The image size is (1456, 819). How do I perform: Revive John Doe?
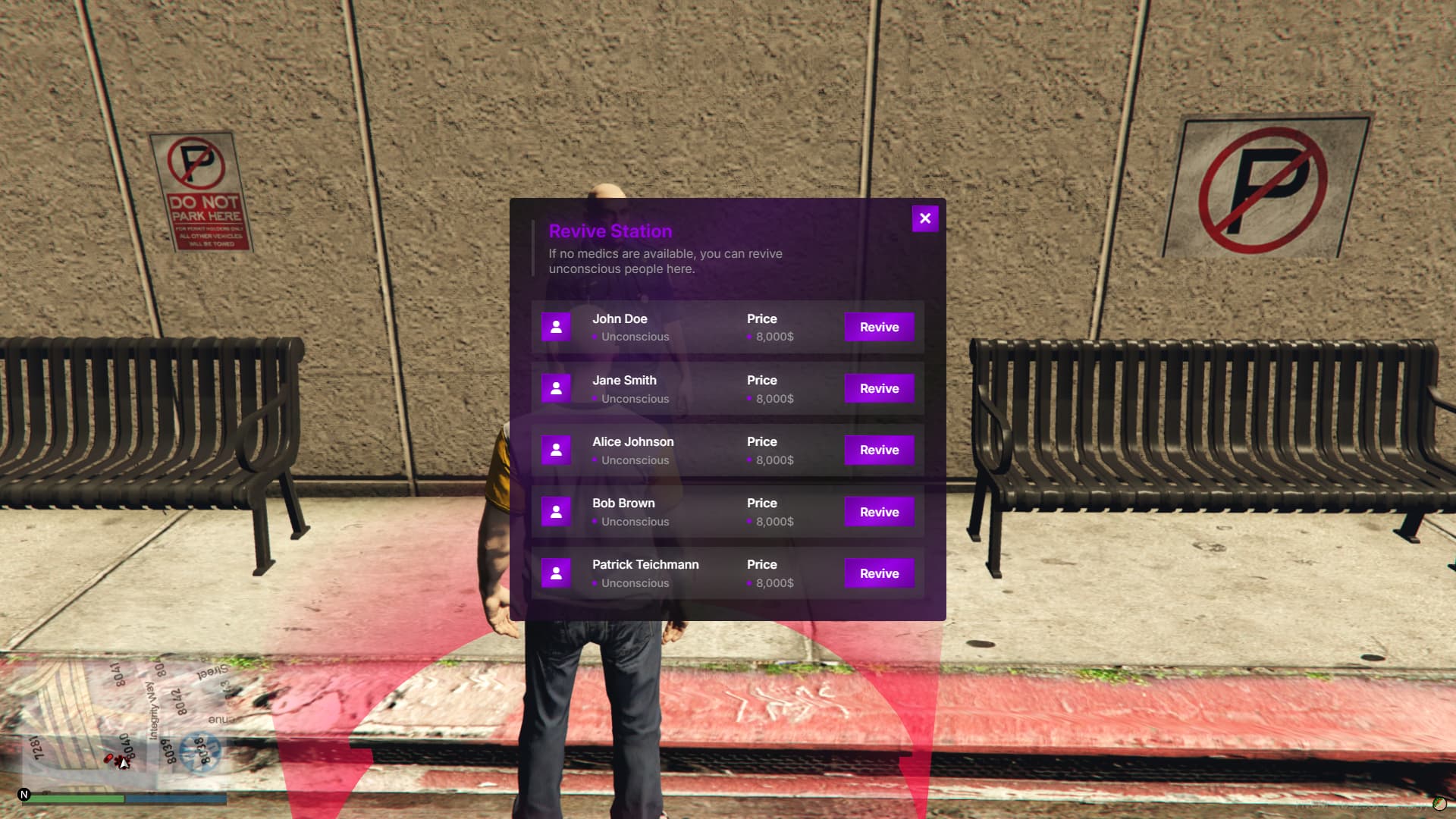click(x=878, y=327)
